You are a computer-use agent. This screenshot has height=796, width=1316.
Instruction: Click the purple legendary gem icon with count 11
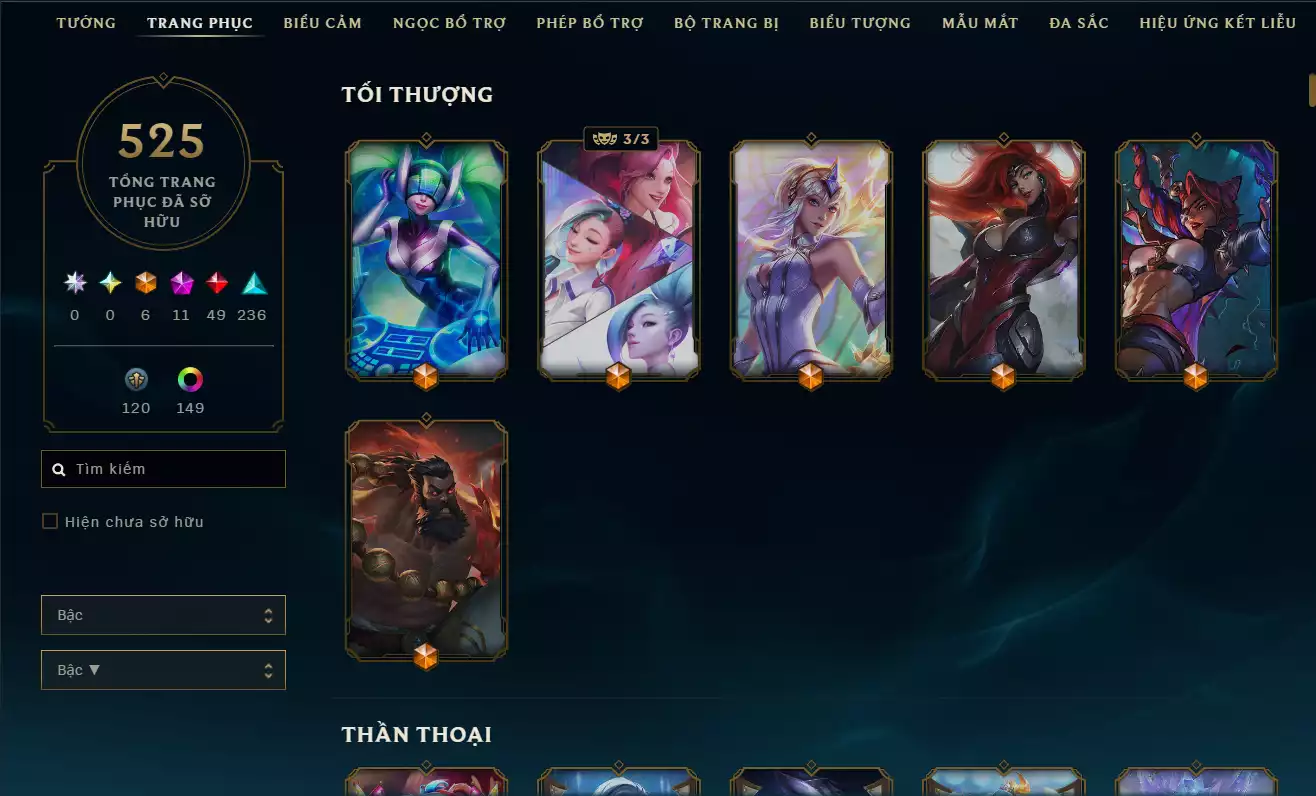pos(182,285)
